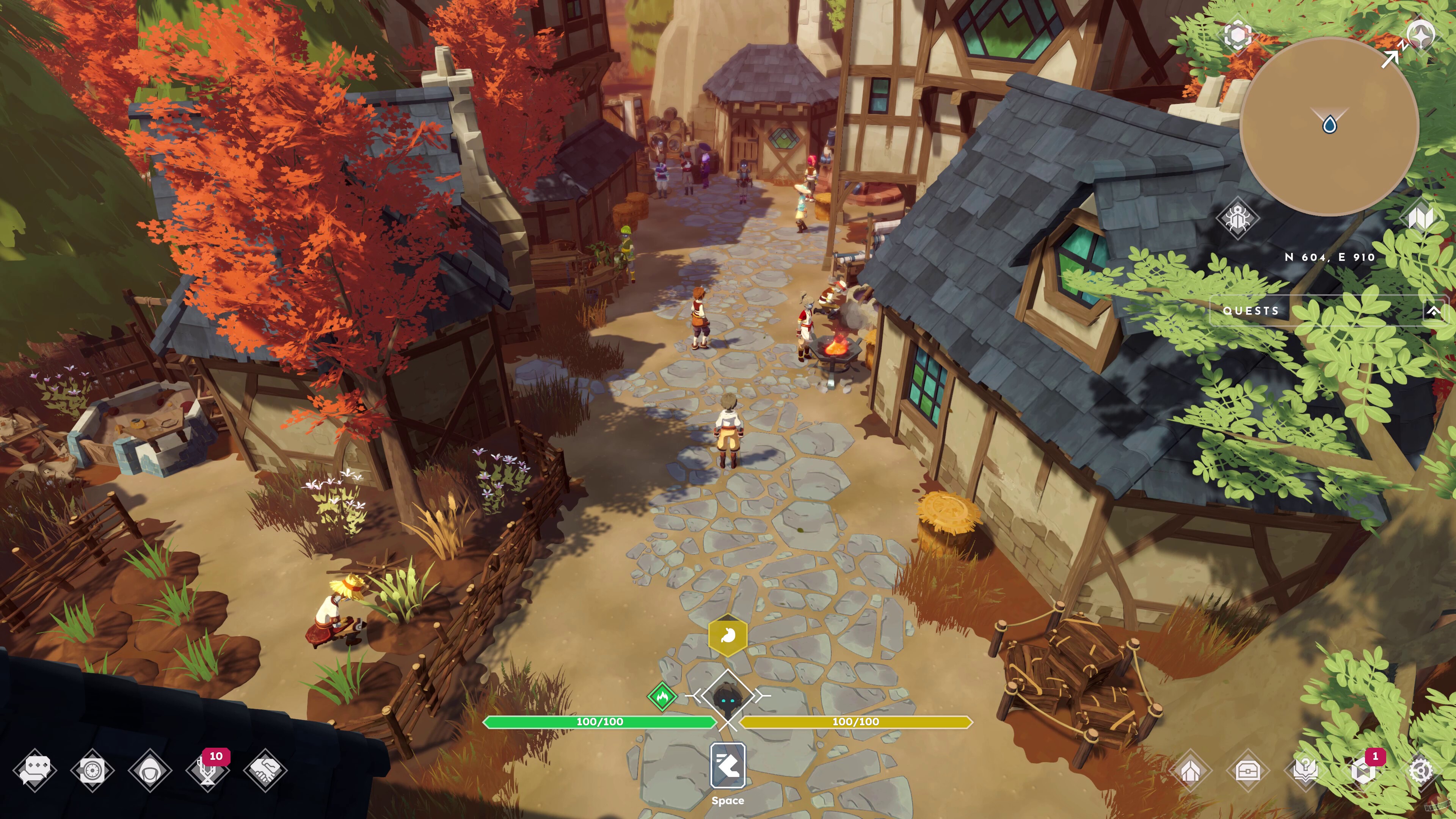The width and height of the screenshot is (1456, 819).
Task: Open the cube icon with badge 1
Action: coord(1363,770)
